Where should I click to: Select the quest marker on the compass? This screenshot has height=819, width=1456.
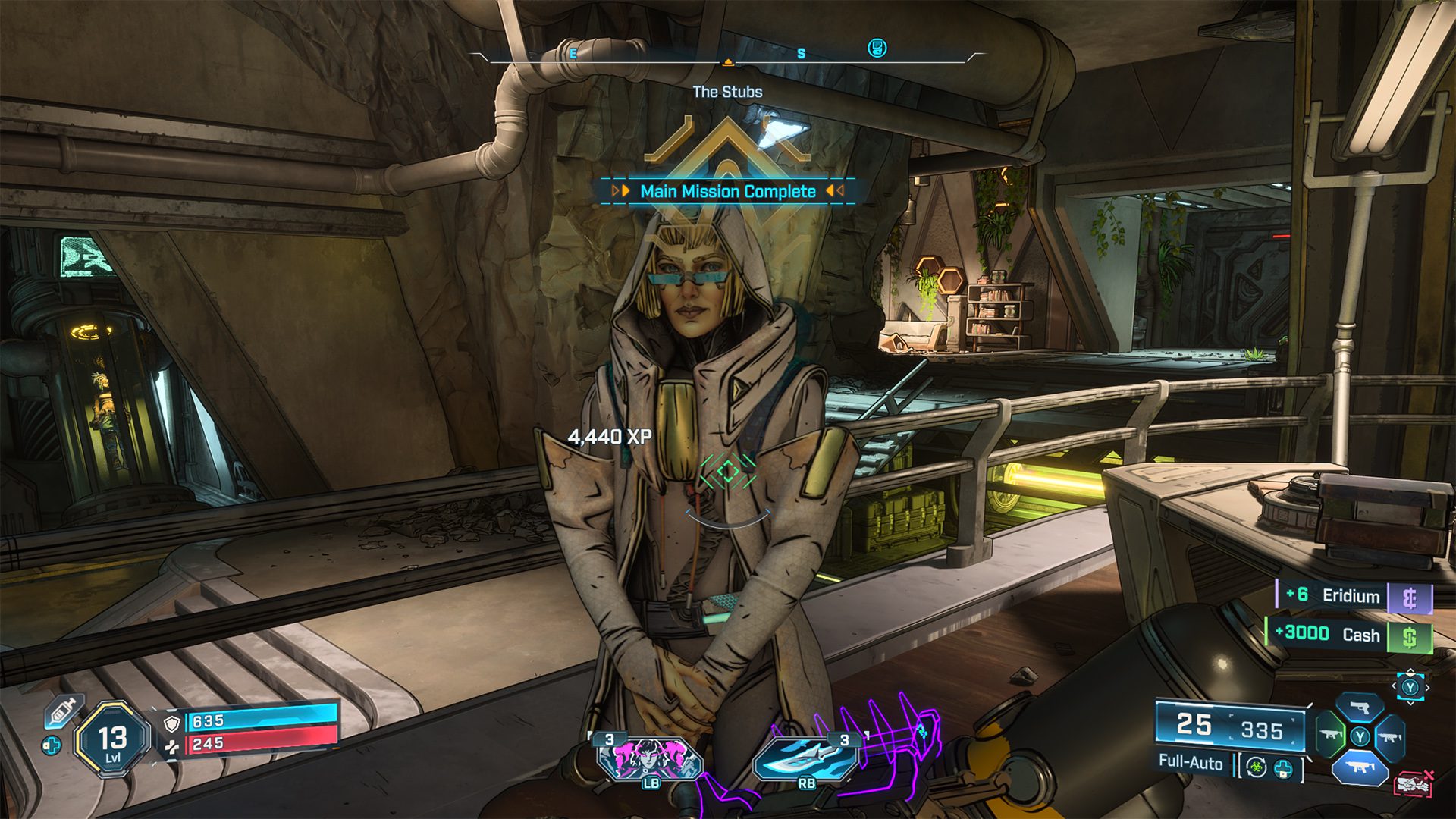point(877,49)
